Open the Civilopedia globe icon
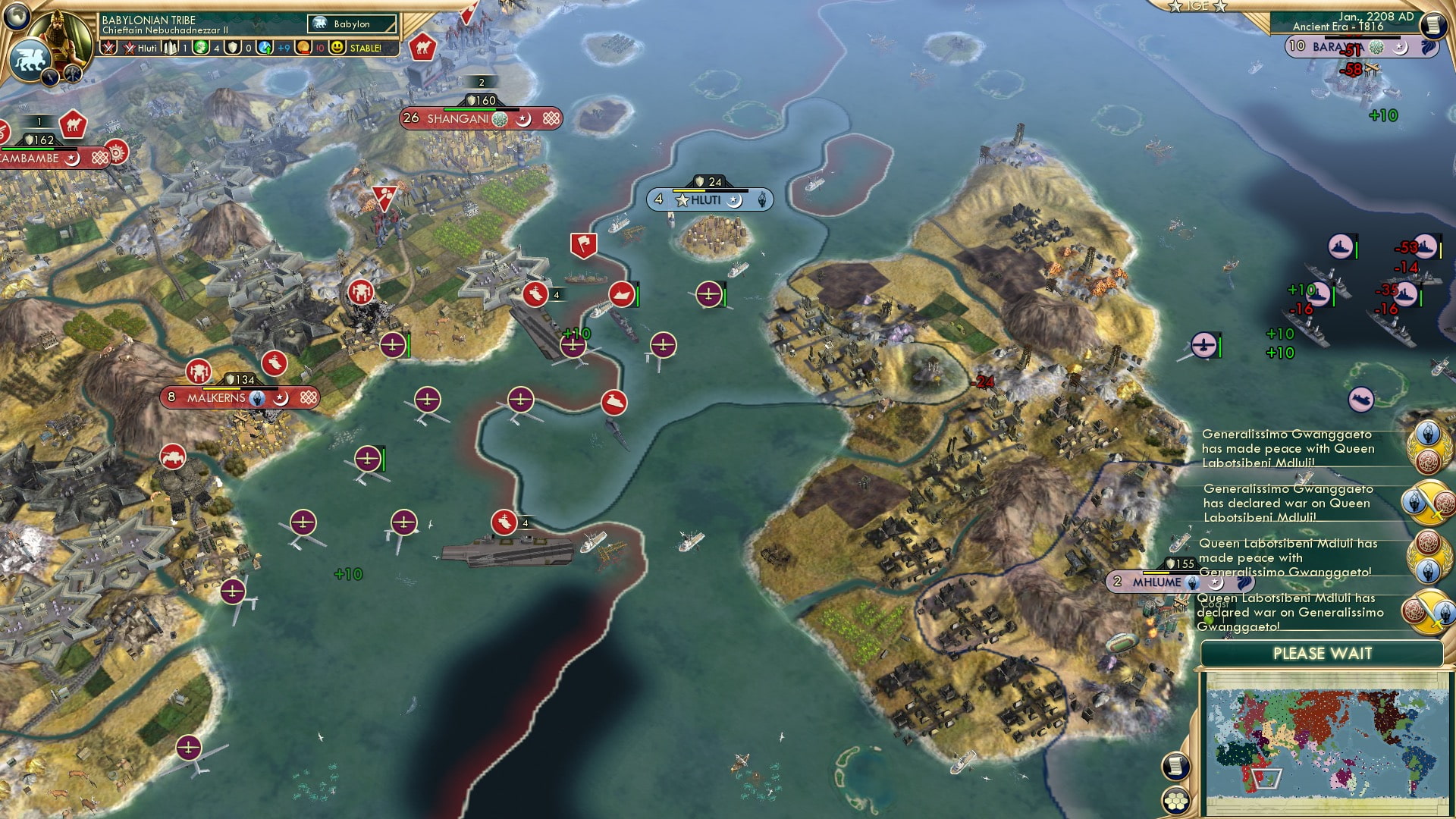This screenshot has width=1456, height=819. [x=17, y=17]
